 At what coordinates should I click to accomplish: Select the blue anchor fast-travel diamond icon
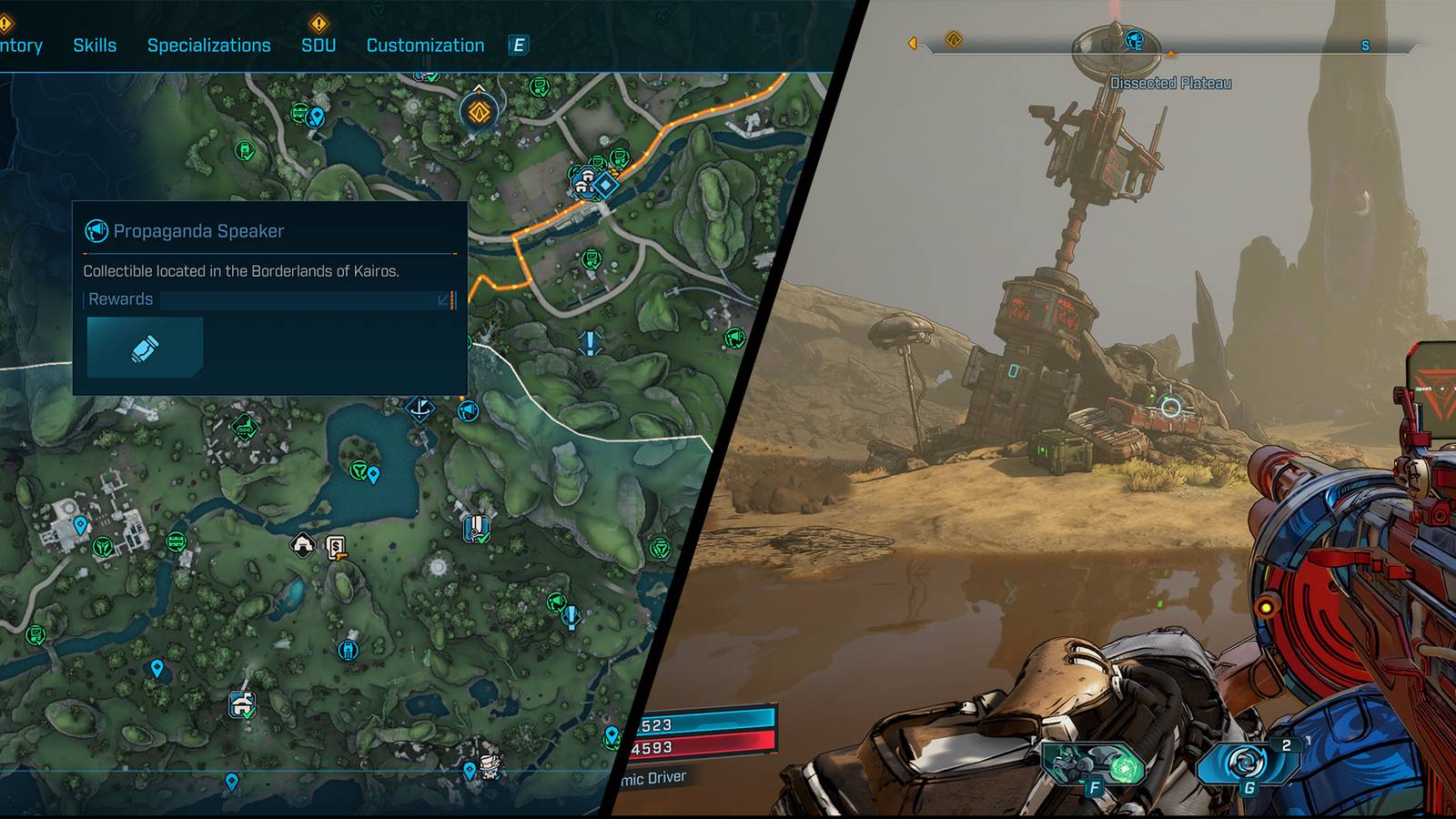420,409
